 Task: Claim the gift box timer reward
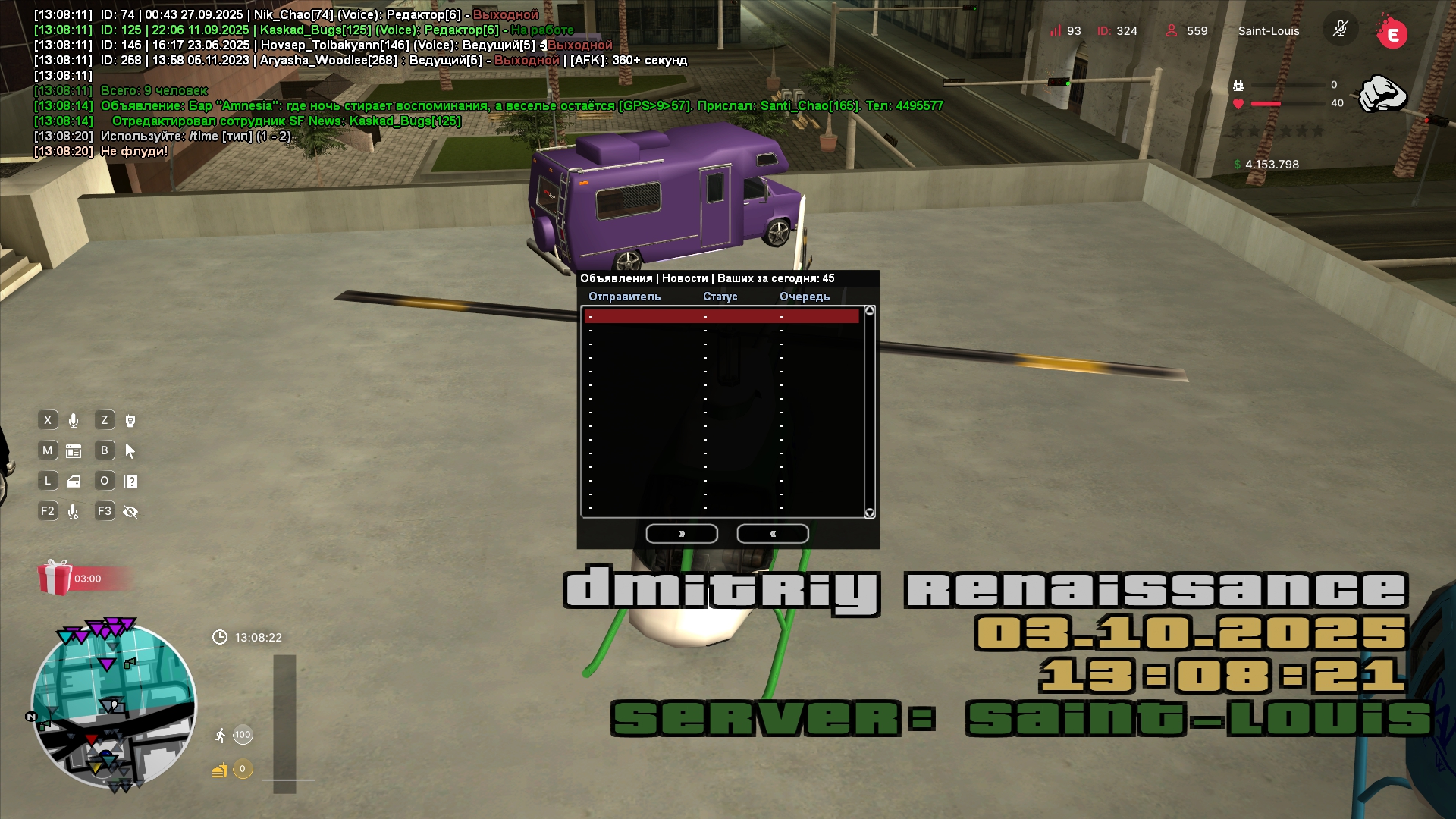[x=55, y=578]
